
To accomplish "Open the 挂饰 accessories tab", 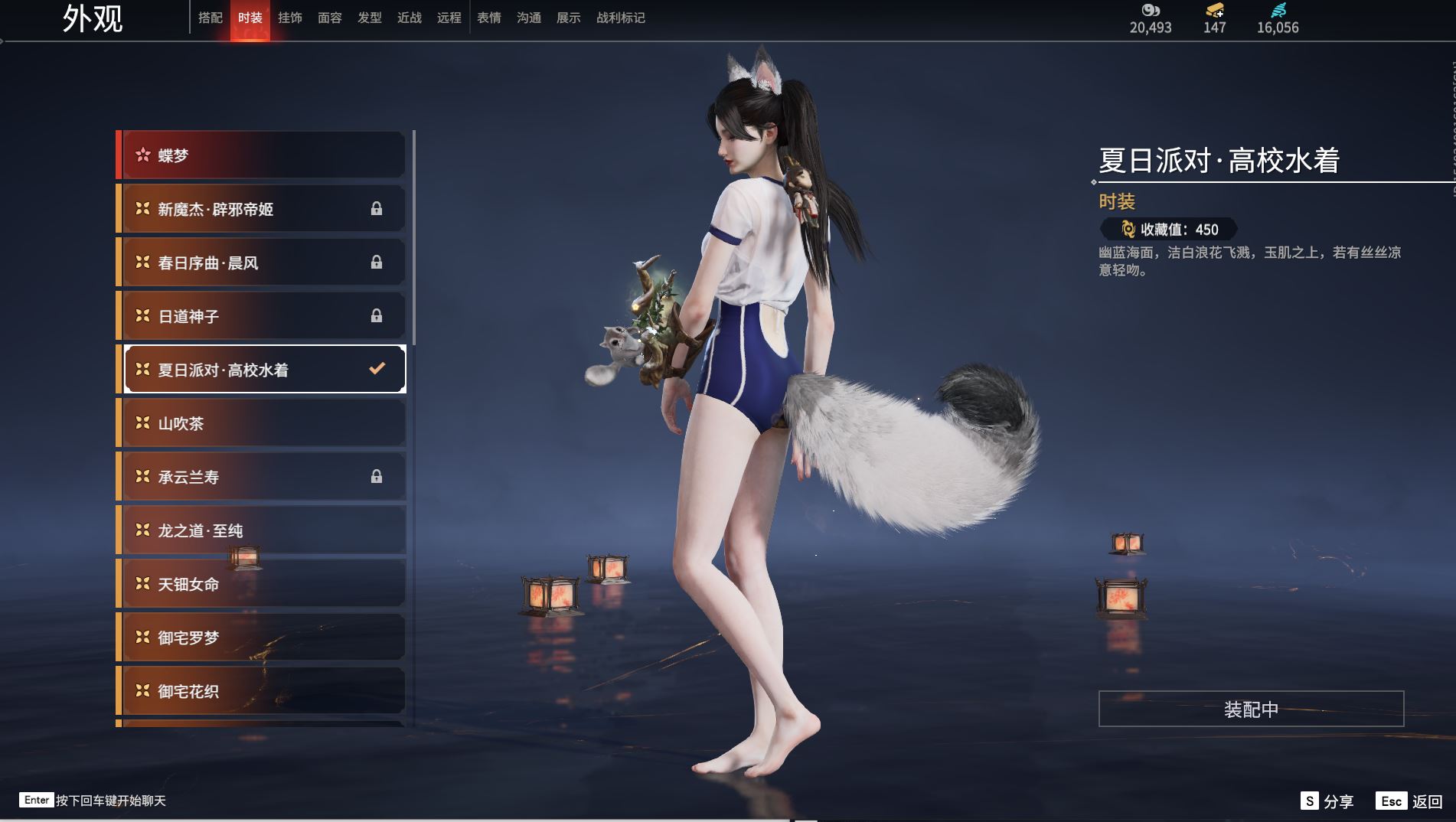I will click(x=290, y=18).
